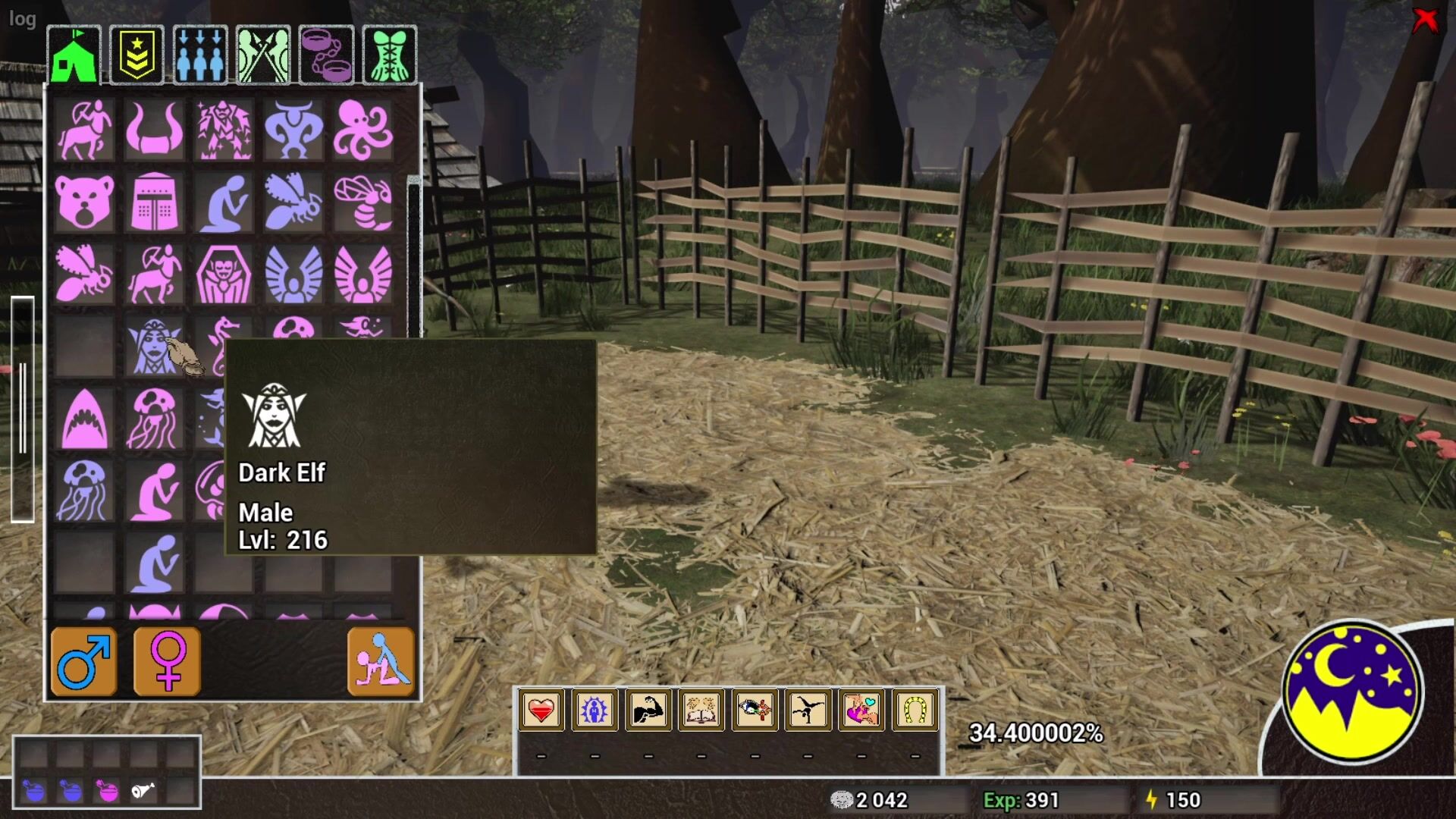Switch to the purple handcuffs tab
Viewport: 1456px width, 819px height.
[326, 55]
